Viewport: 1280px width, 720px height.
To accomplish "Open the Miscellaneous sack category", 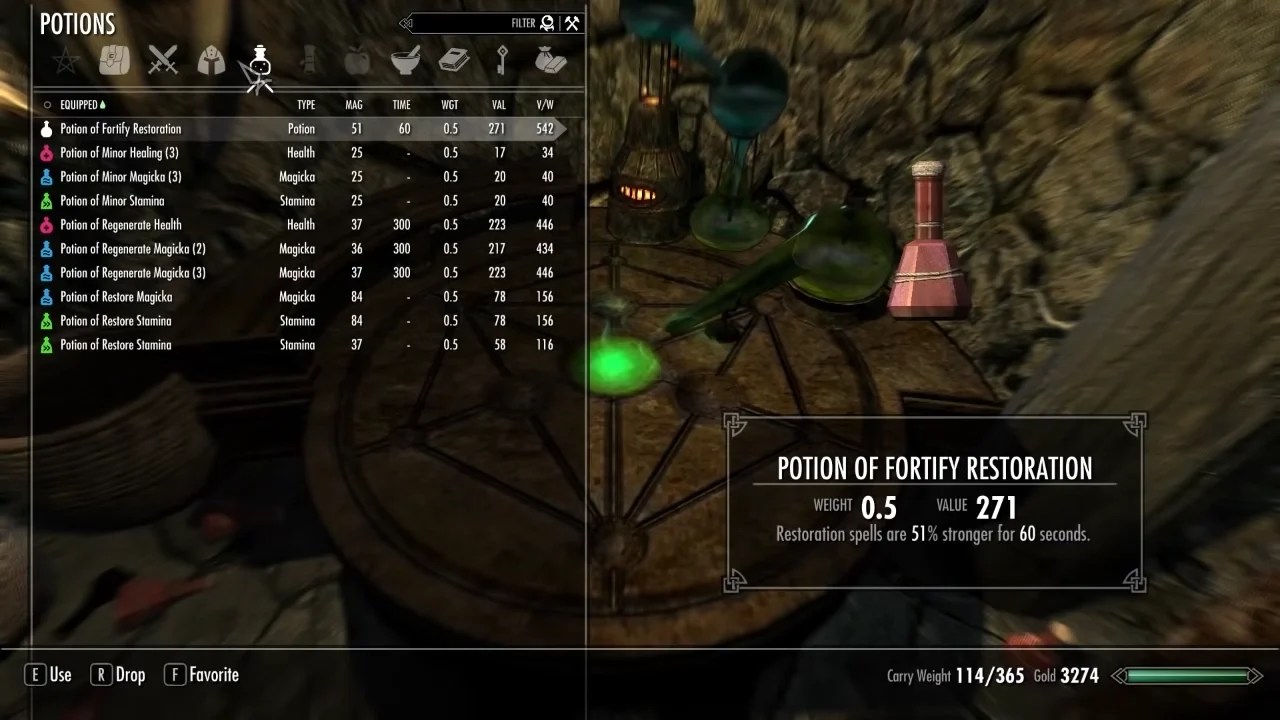I will point(551,60).
